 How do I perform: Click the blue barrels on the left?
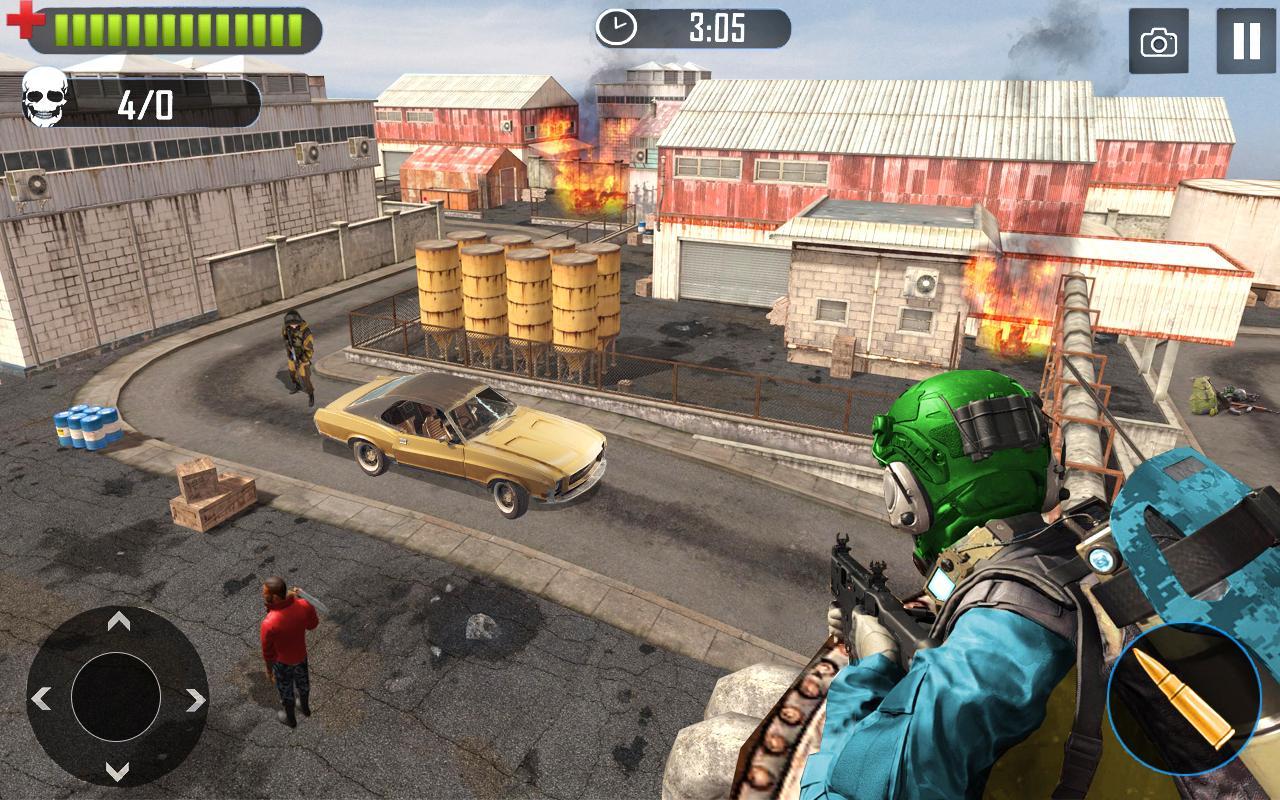tap(86, 425)
